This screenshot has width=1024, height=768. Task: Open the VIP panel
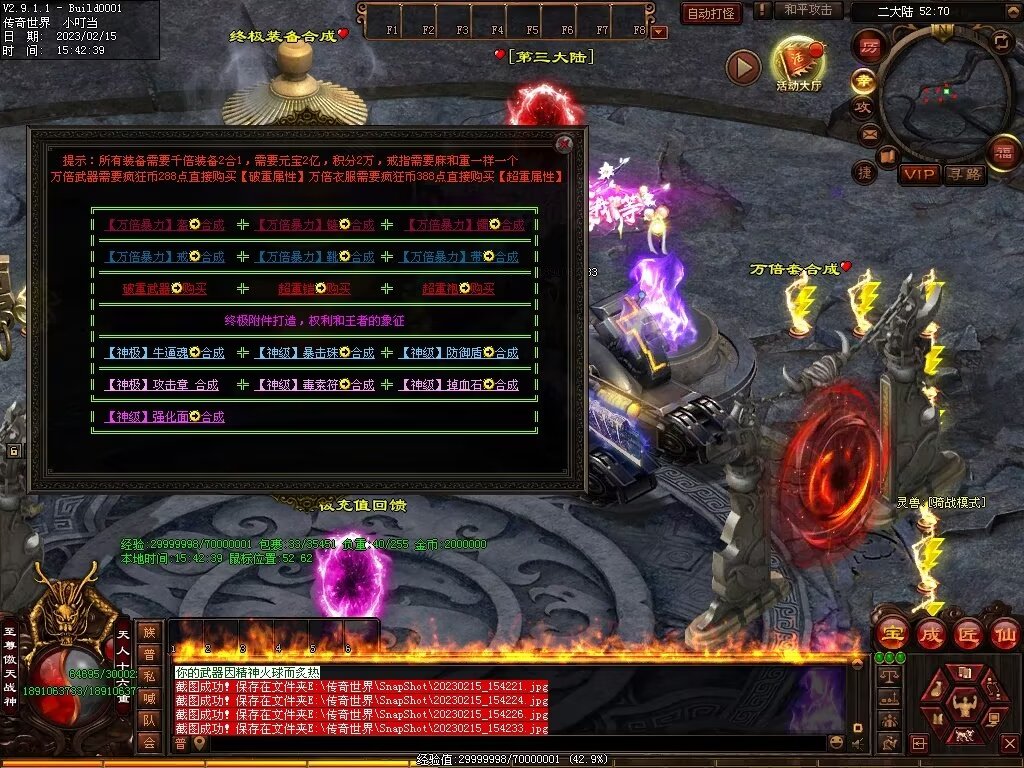tap(918, 174)
